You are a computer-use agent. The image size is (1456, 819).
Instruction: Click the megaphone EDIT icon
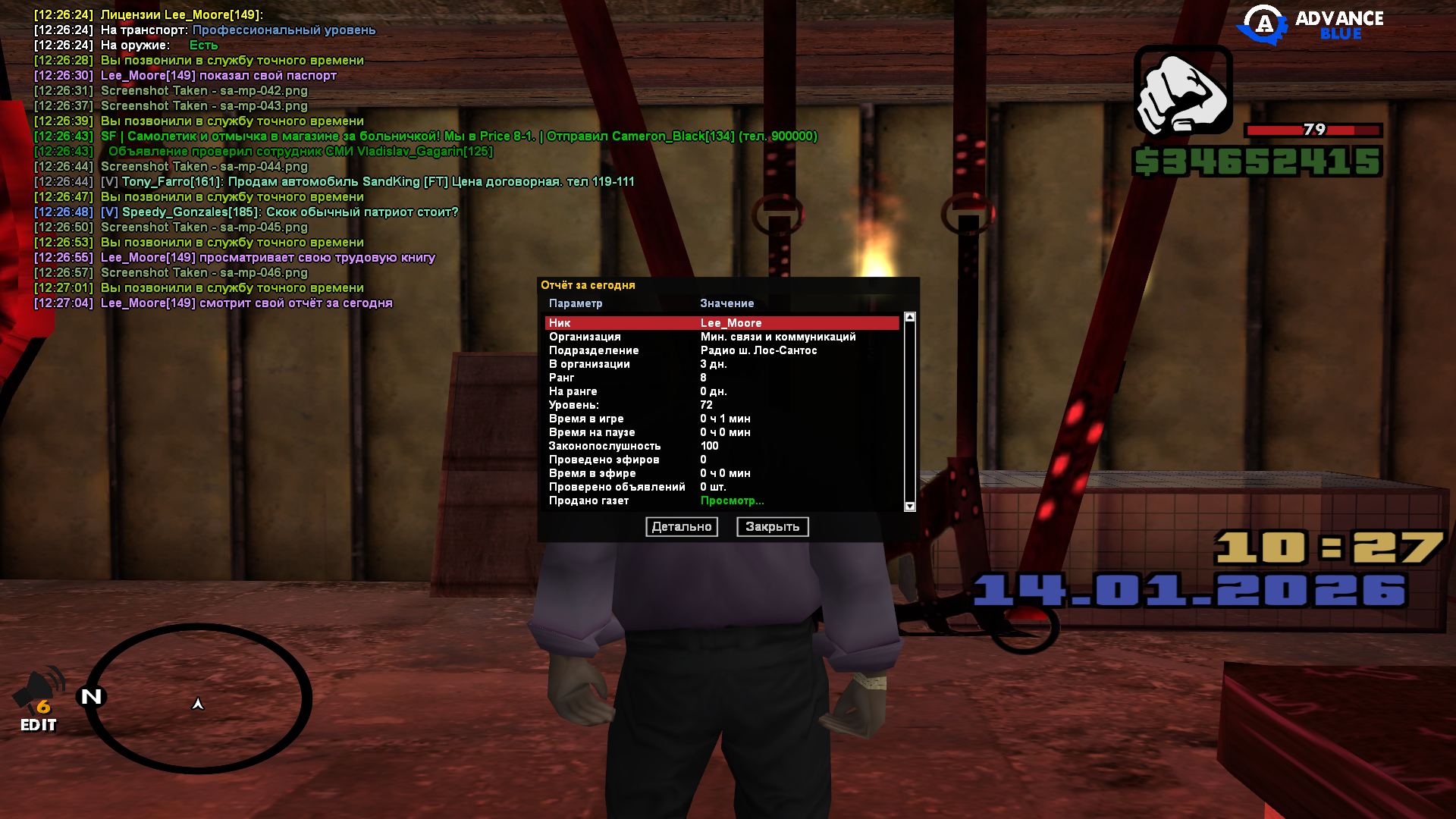pos(39,701)
